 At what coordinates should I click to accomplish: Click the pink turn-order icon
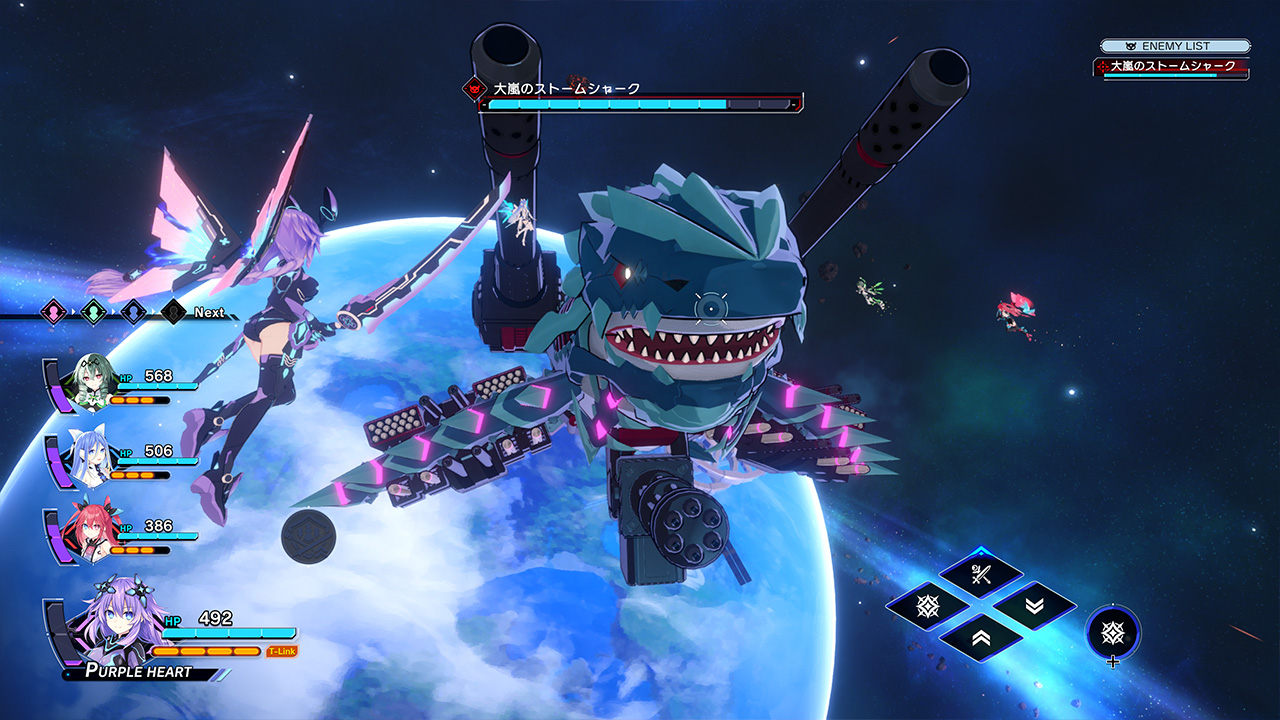[x=53, y=312]
